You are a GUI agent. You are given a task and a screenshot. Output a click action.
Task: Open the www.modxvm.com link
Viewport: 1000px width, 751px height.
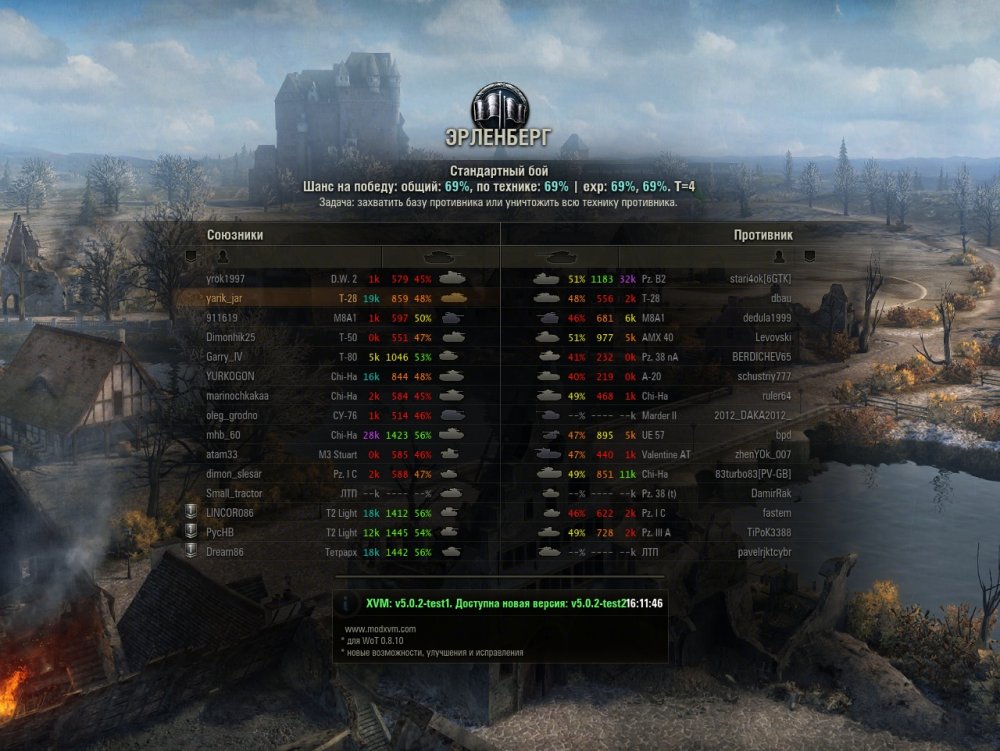pyautogui.click(x=380, y=629)
